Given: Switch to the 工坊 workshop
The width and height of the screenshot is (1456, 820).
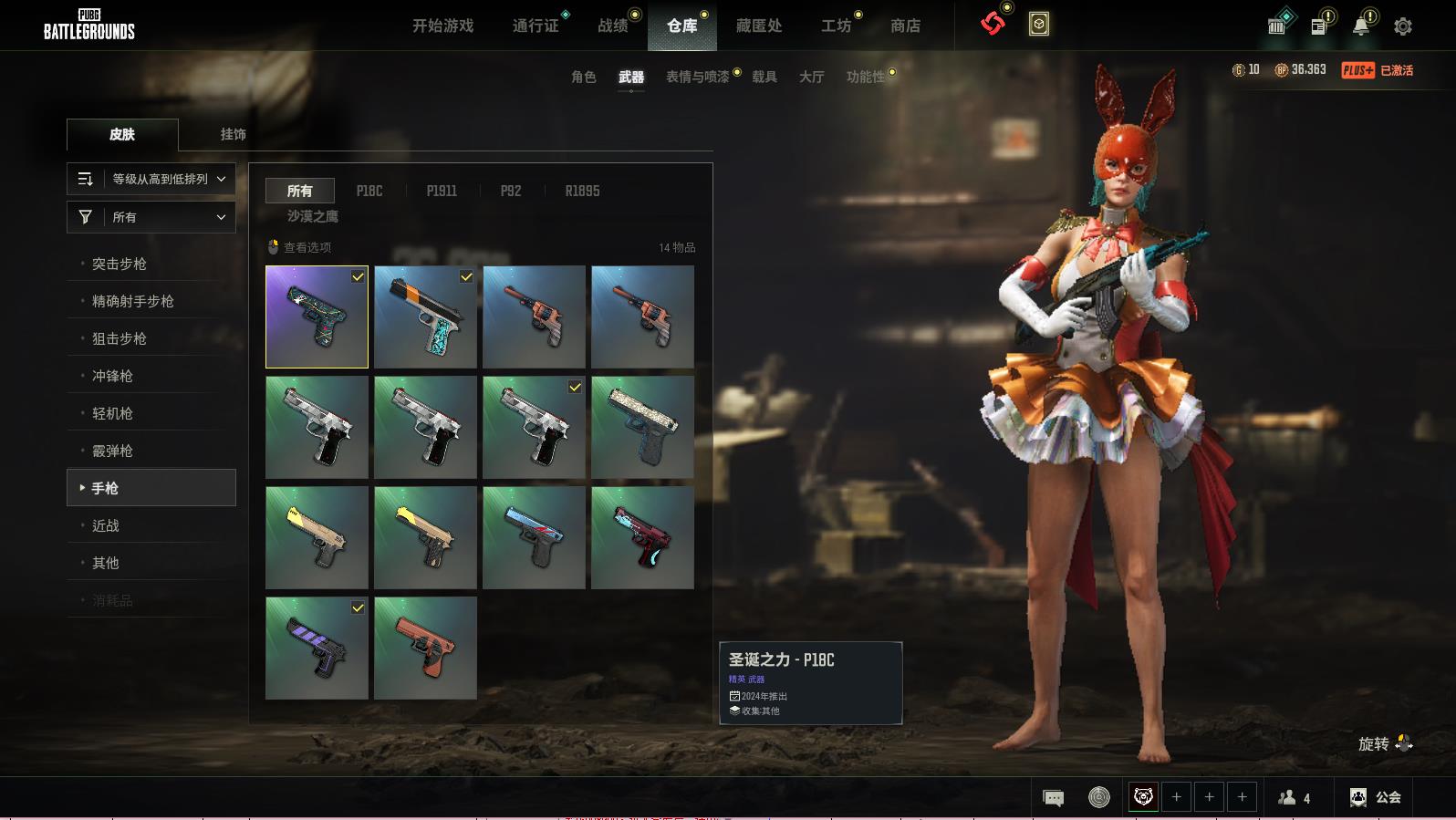Looking at the screenshot, I should (836, 26).
